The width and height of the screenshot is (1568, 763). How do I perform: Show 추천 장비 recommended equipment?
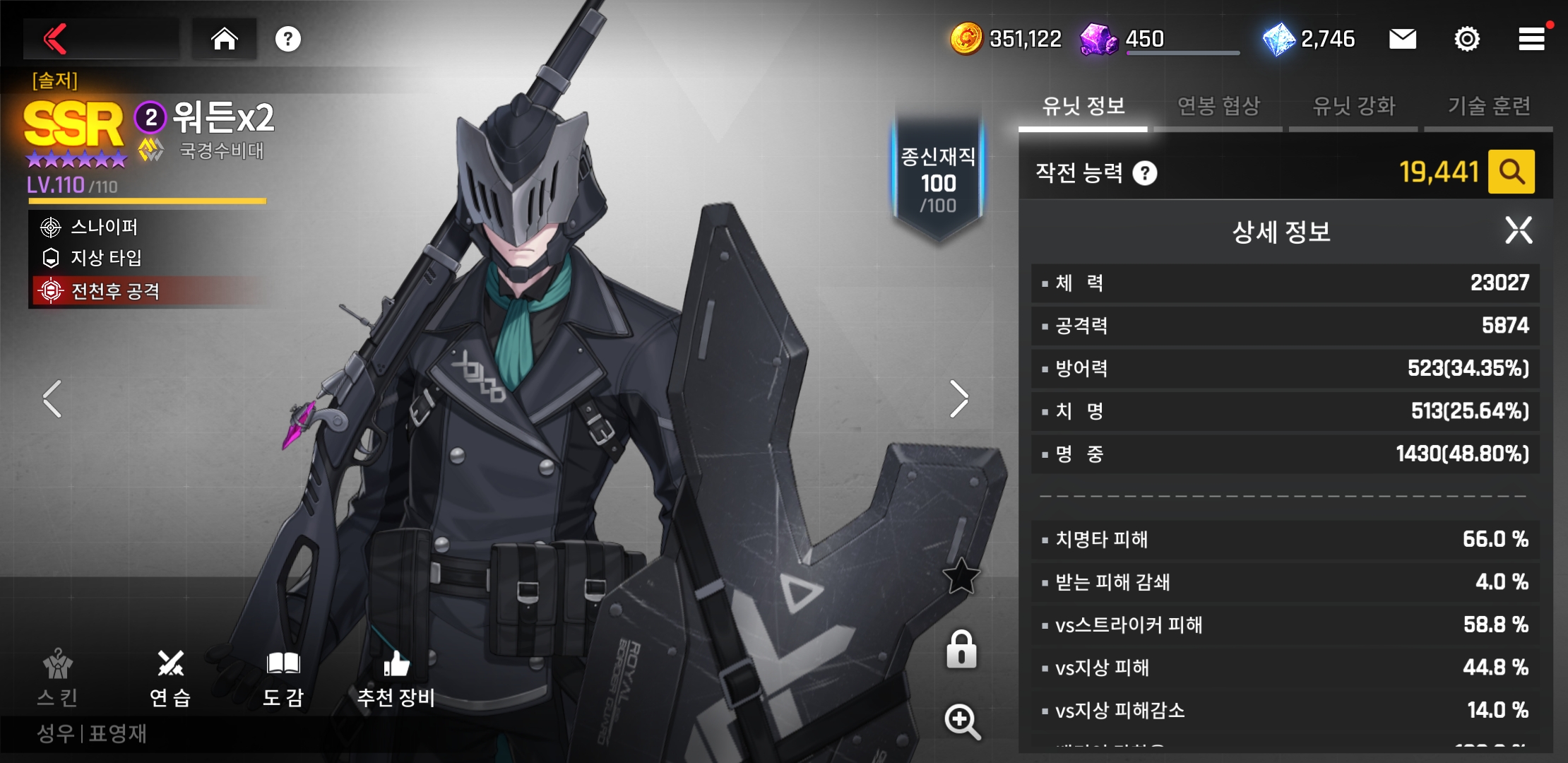pyautogui.click(x=396, y=678)
